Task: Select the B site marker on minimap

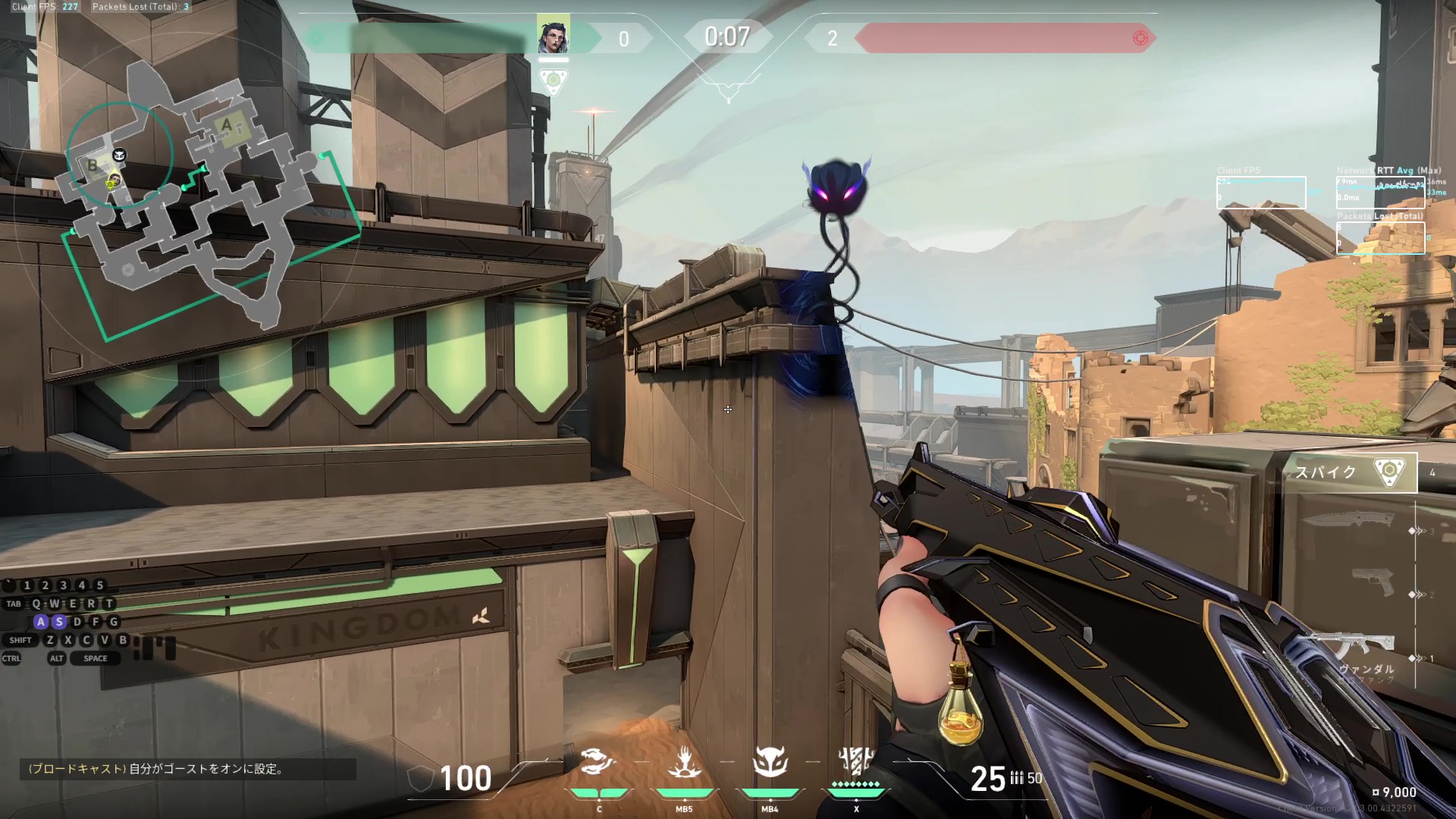Action: (x=93, y=165)
